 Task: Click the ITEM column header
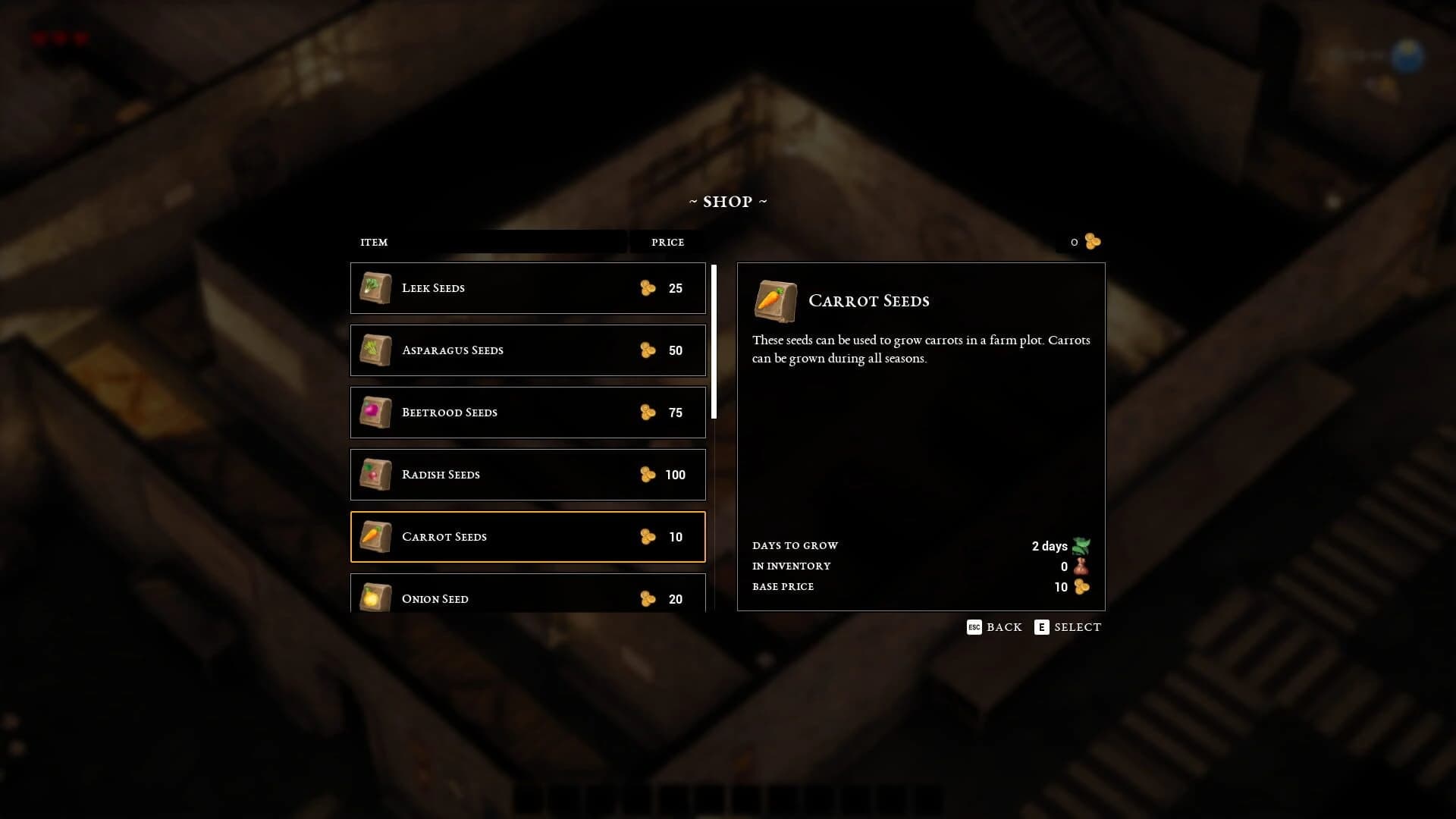point(373,242)
